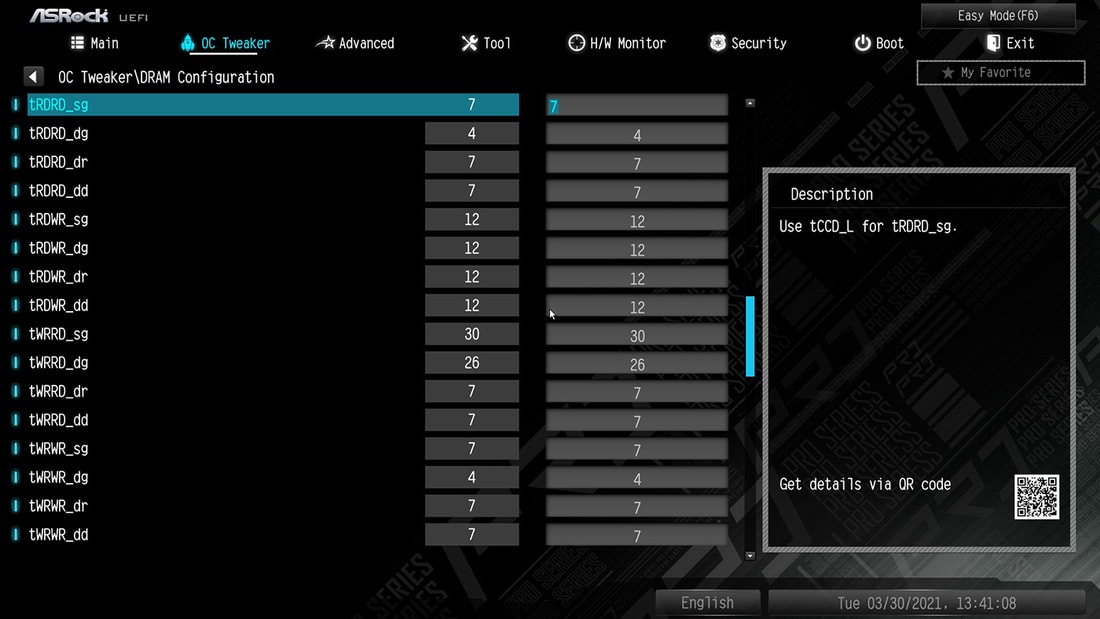The height and width of the screenshot is (619, 1100).
Task: Go to the Boot tab
Action: pos(878,43)
